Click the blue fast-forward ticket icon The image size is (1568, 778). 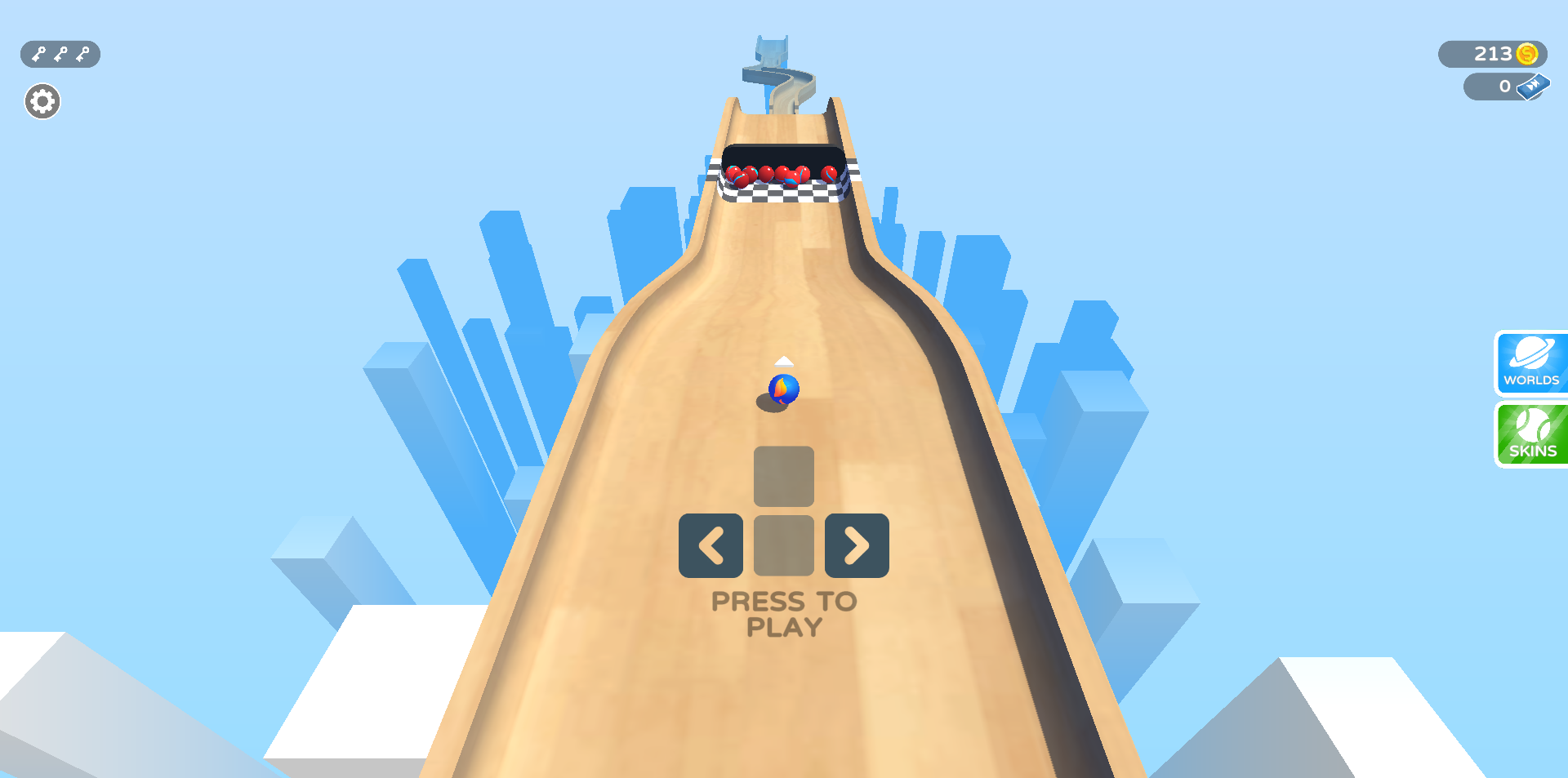[x=1535, y=87]
